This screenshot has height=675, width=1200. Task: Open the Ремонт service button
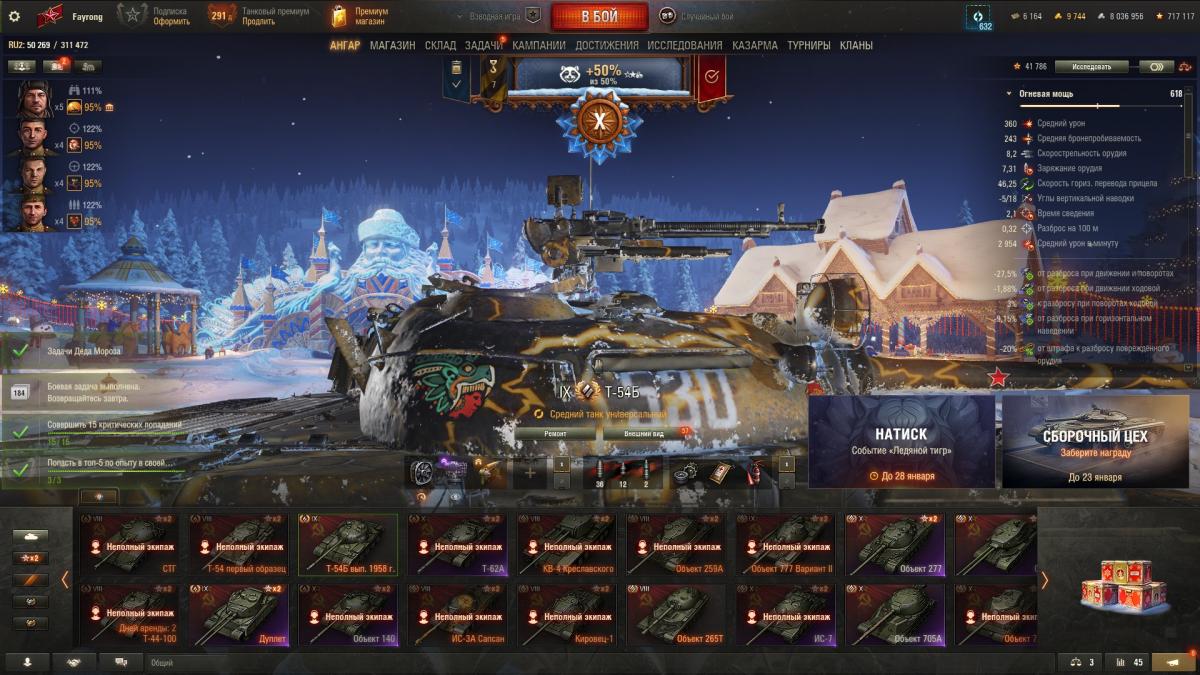(555, 434)
